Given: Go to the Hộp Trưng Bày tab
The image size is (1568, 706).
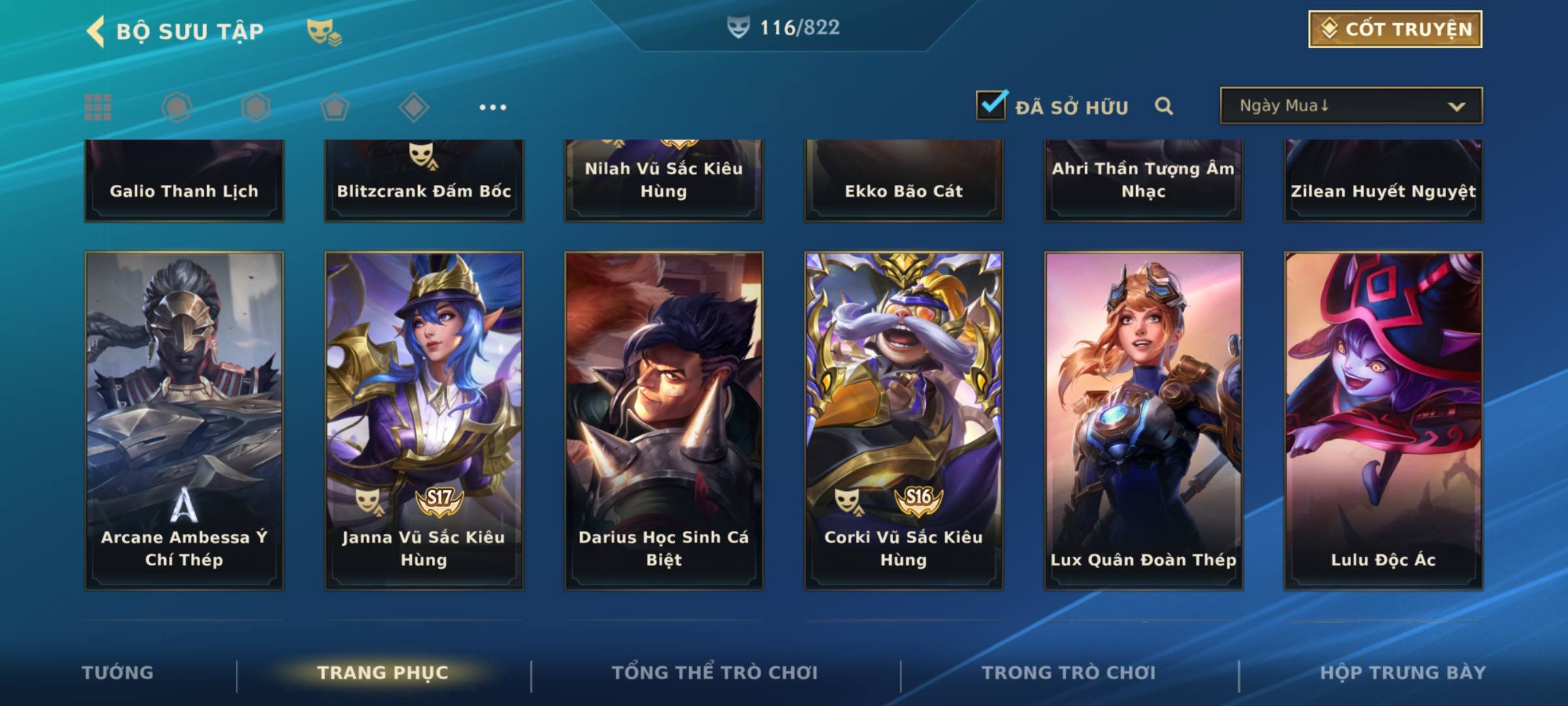Looking at the screenshot, I should point(1403,673).
